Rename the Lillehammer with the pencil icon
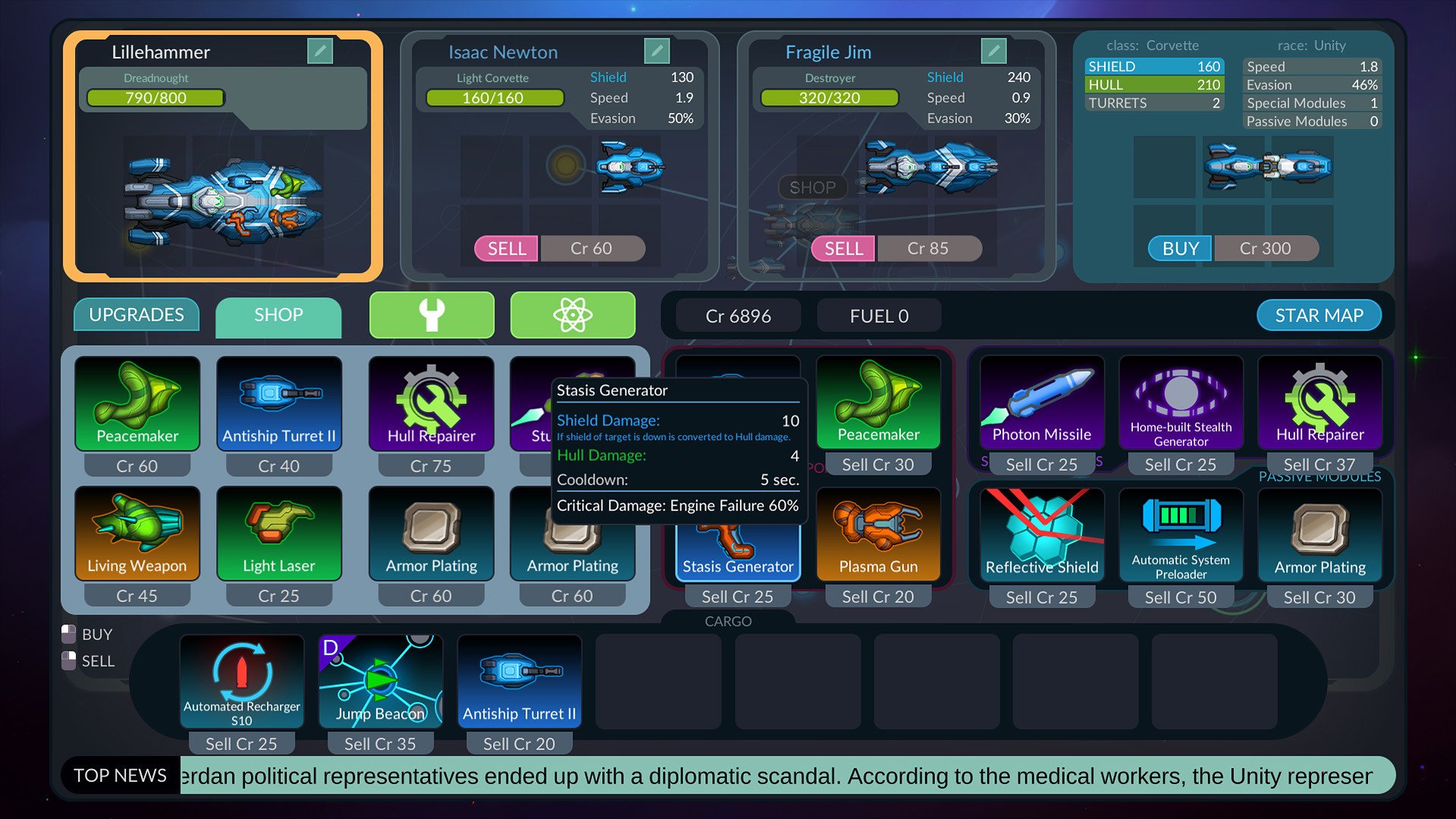Screen dimensions: 1456x819 320,52
